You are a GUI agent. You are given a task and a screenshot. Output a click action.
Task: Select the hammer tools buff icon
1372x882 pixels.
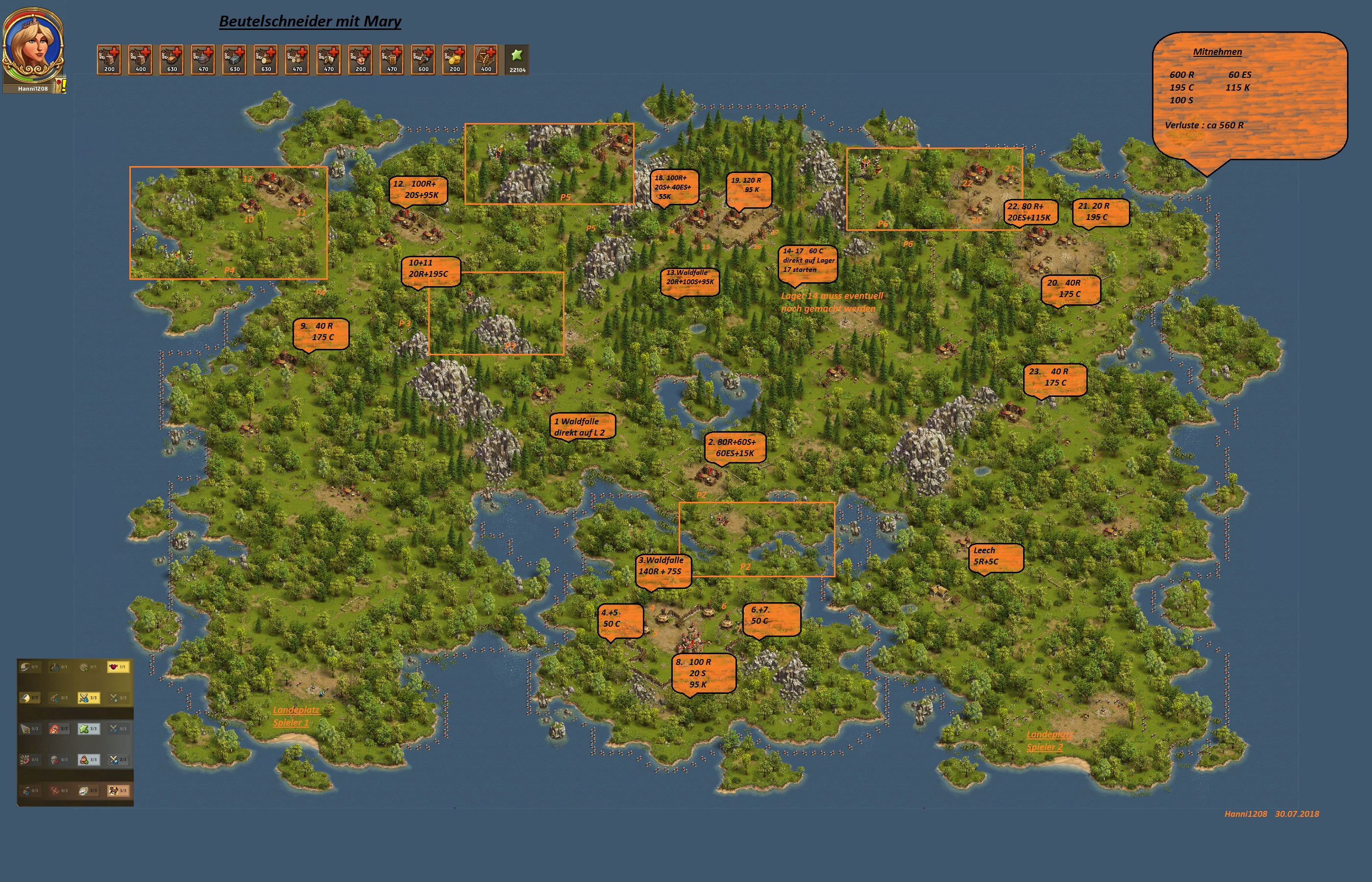(423, 60)
